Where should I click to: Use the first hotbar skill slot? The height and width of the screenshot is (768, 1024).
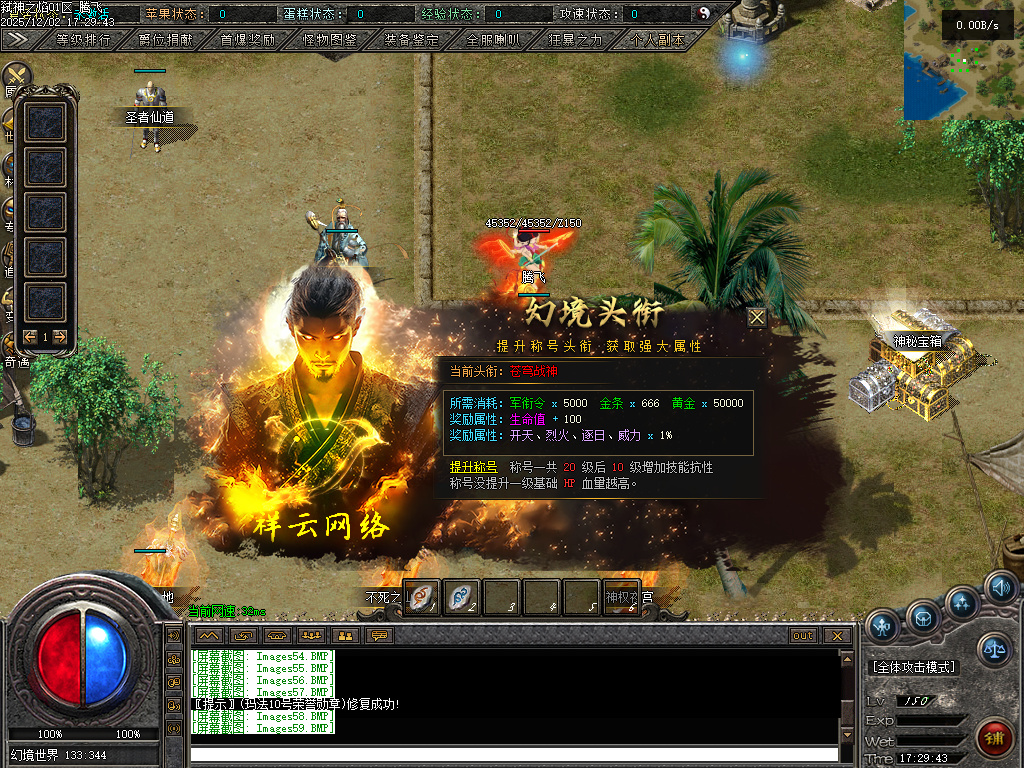tap(422, 597)
